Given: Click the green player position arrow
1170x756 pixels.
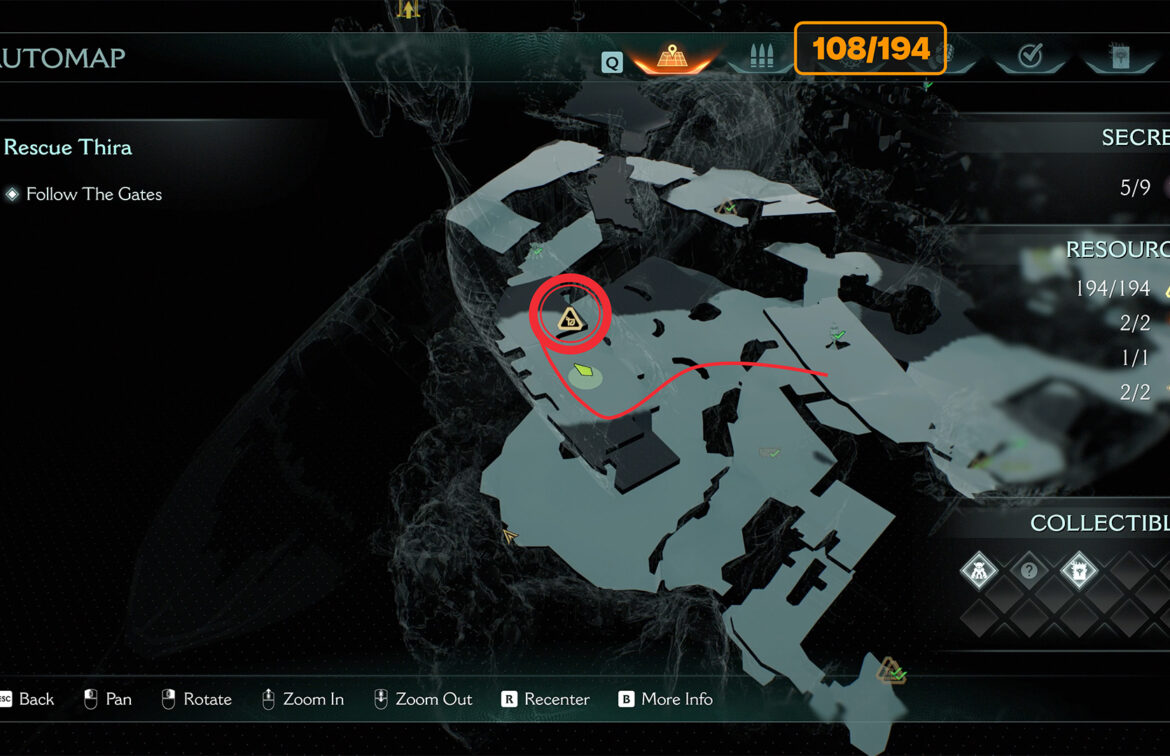Looking at the screenshot, I should click(x=585, y=374).
